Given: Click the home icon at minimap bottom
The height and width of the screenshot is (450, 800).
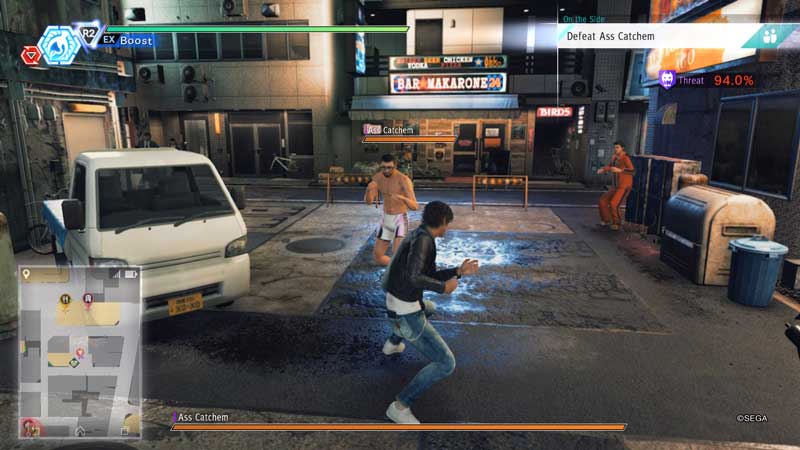Looking at the screenshot, I should pos(80,430).
